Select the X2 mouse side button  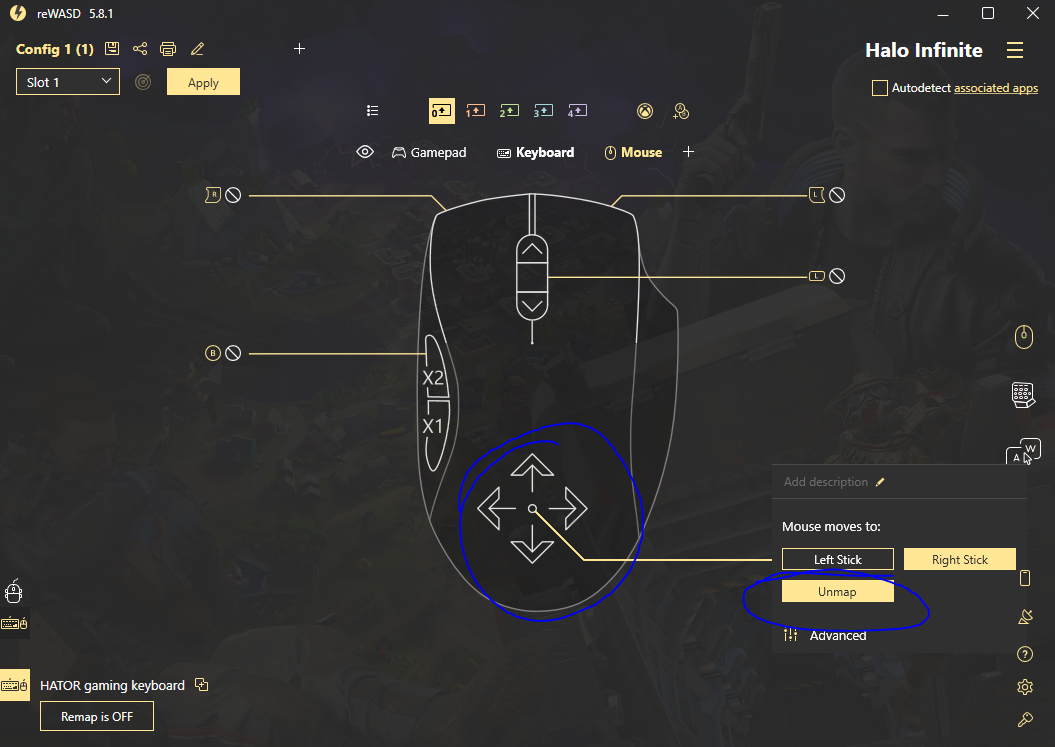coord(433,378)
